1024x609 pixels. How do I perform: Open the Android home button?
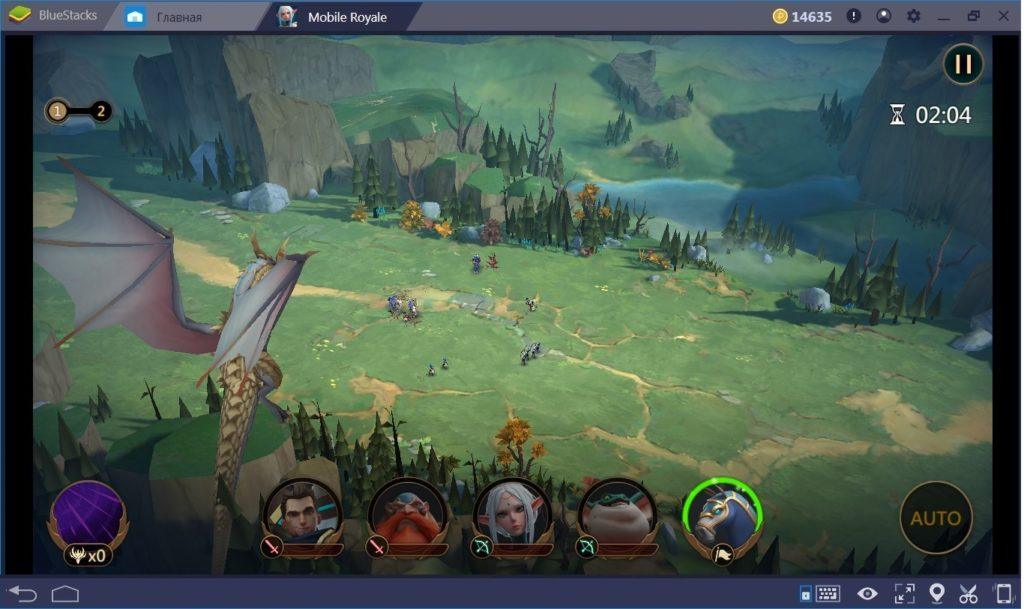click(65, 593)
